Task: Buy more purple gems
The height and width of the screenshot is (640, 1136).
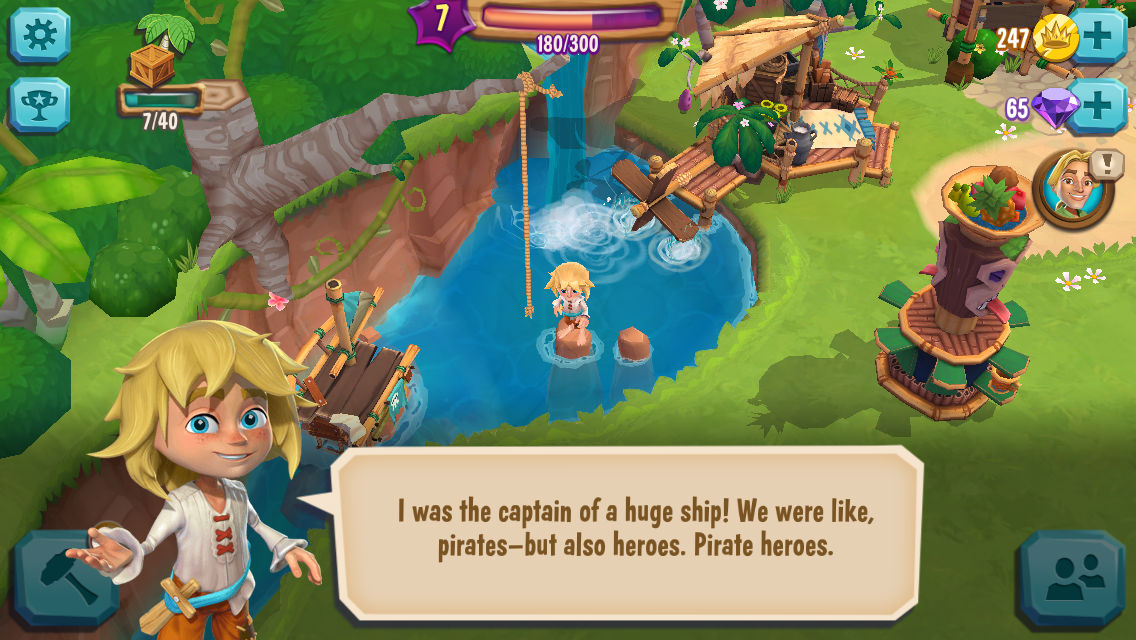Action: click(x=1098, y=107)
